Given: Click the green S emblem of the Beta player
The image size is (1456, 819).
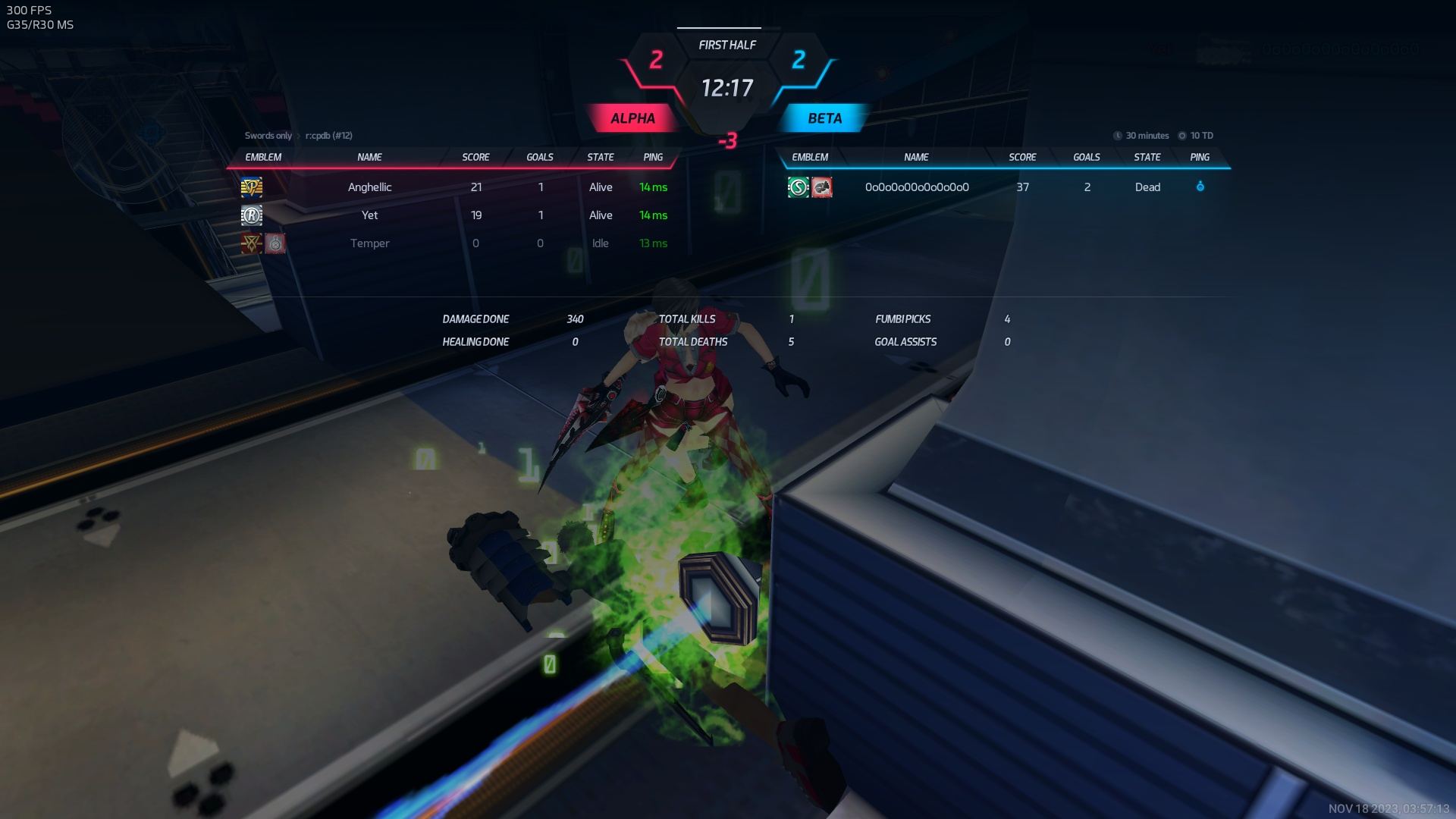Looking at the screenshot, I should coord(798,187).
